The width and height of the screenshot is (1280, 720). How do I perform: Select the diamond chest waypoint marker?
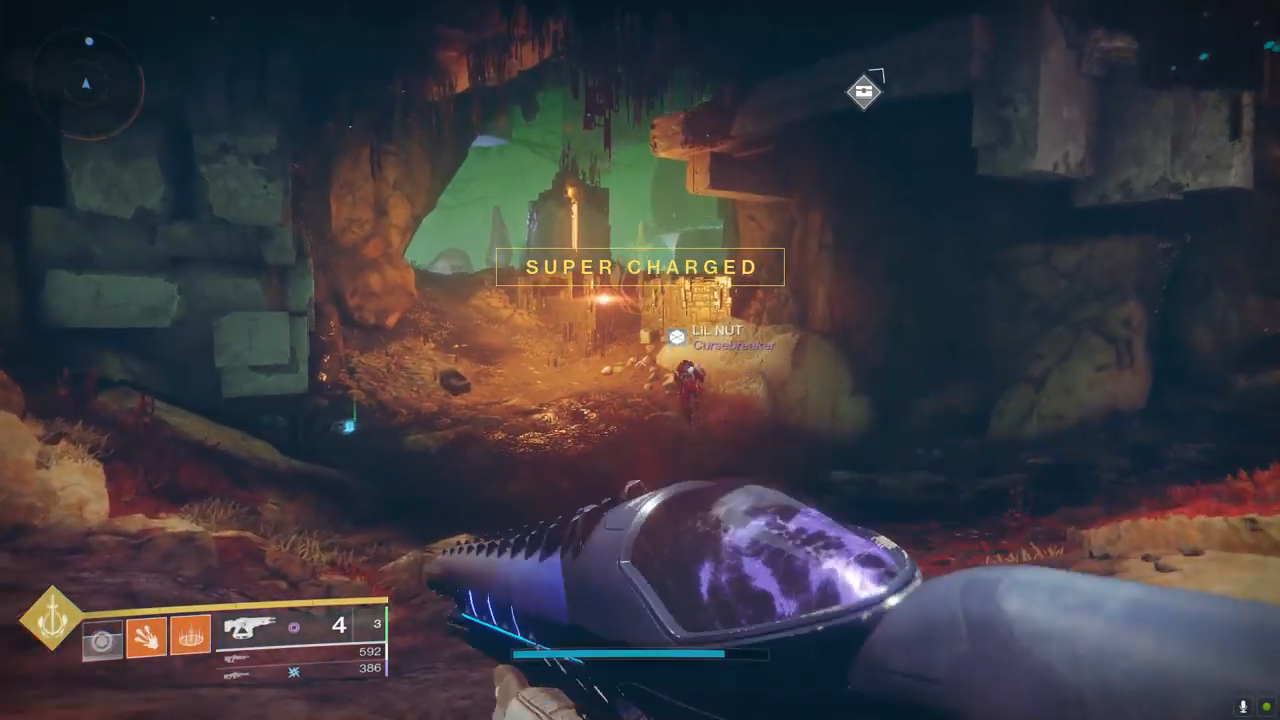864,92
